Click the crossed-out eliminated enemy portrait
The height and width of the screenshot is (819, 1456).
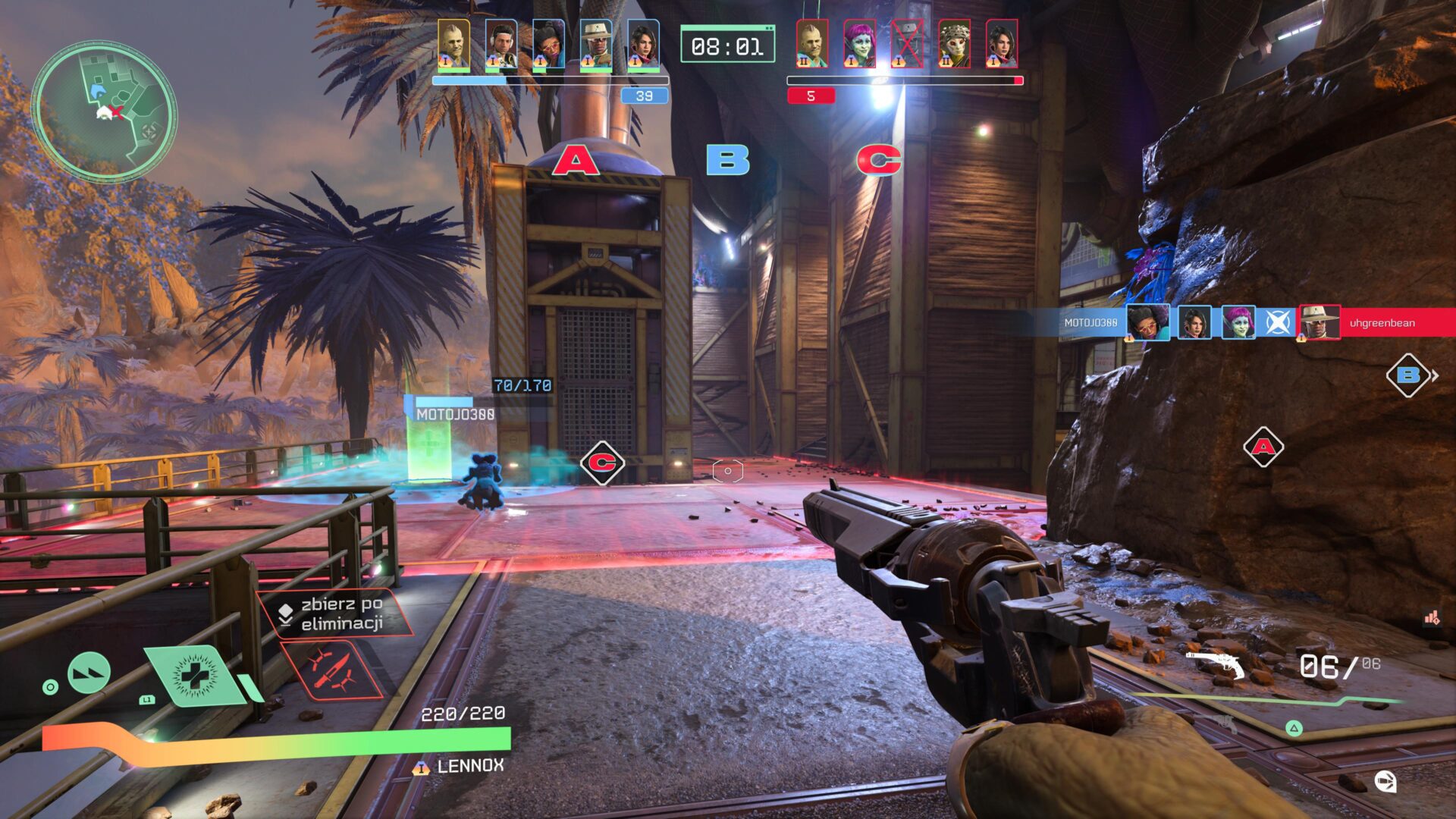click(x=906, y=44)
